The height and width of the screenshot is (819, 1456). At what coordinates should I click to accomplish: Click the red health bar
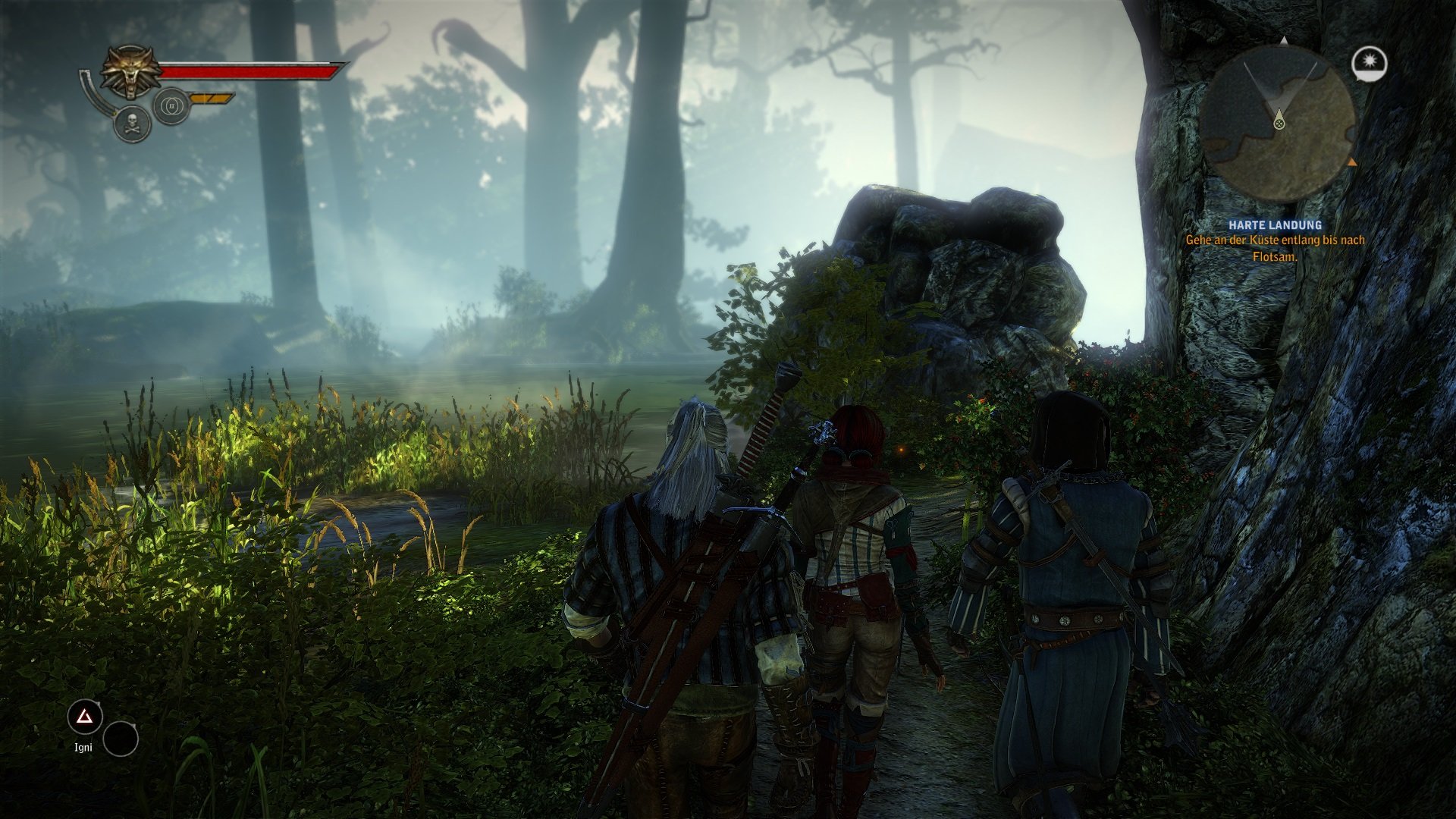[x=246, y=73]
